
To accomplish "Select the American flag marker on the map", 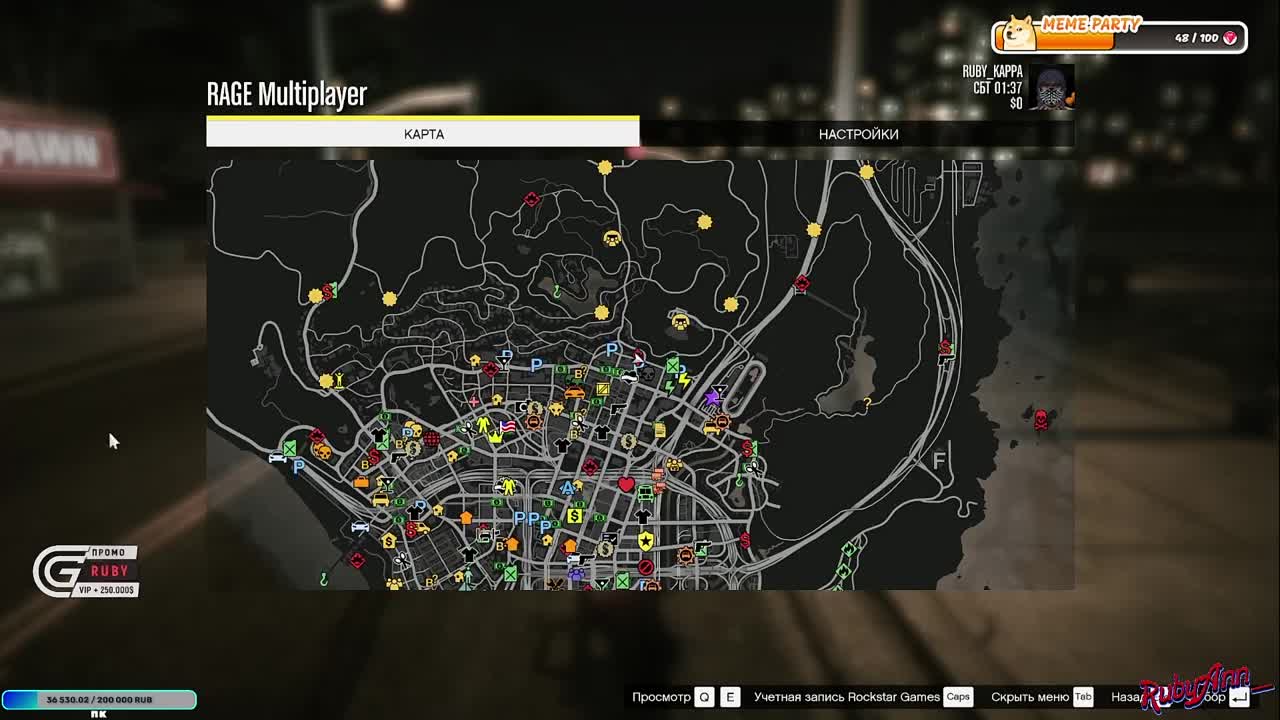I will pos(508,426).
